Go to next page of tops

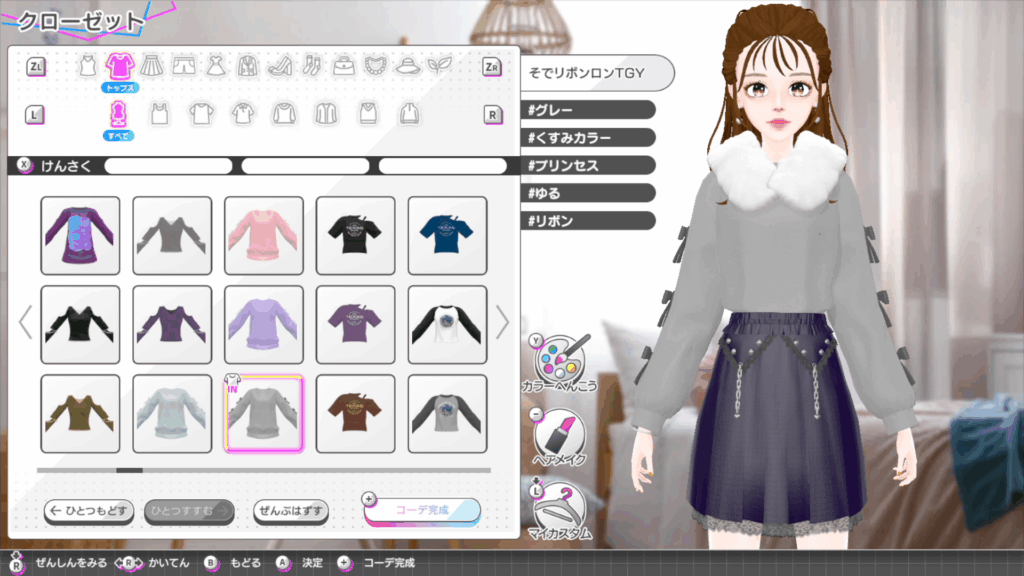pyautogui.click(x=502, y=322)
